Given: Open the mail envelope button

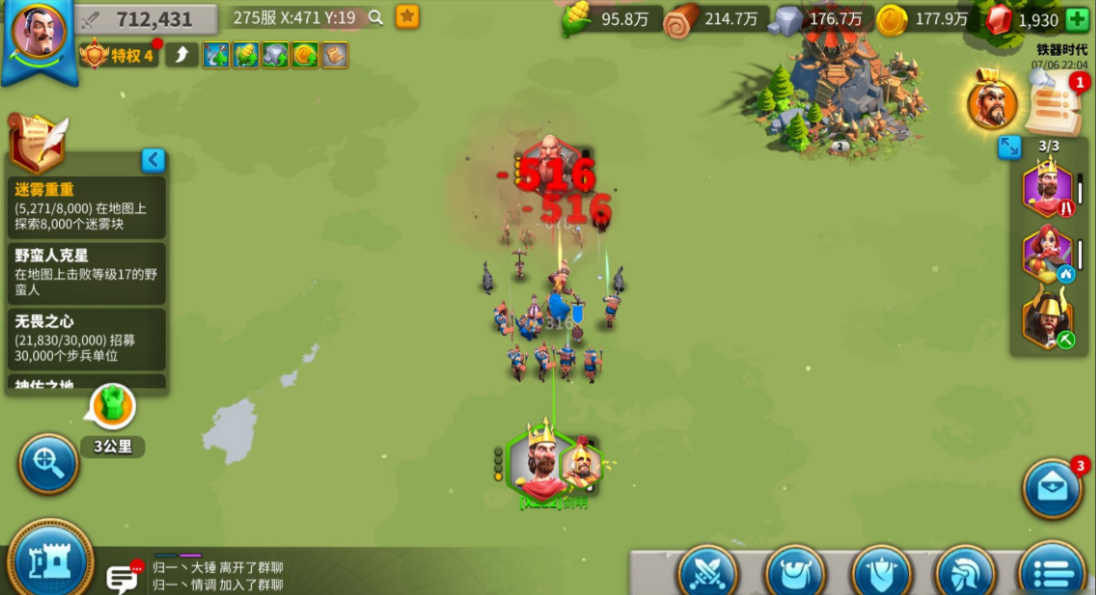Looking at the screenshot, I should pos(1052,489).
